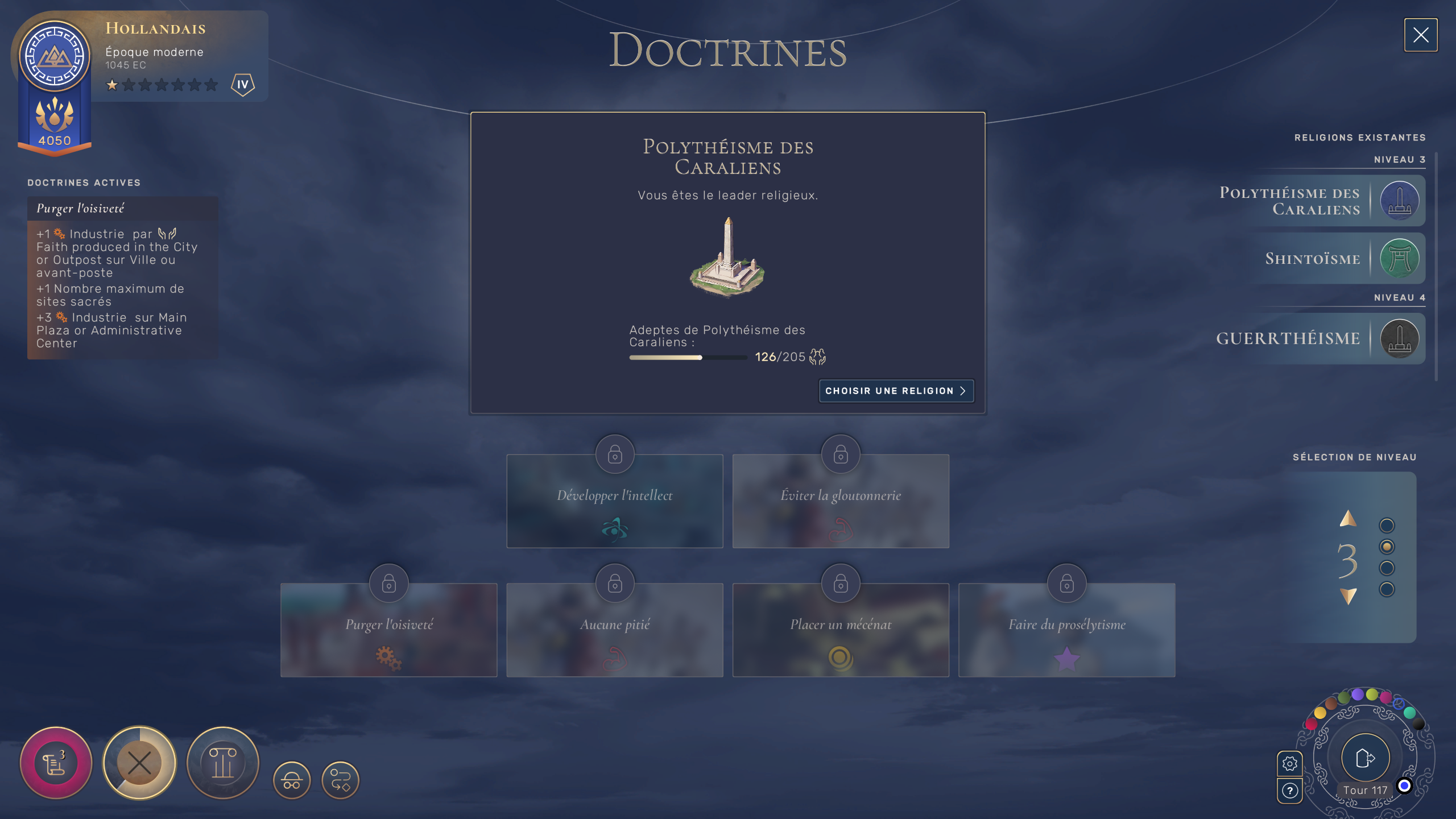Open the pink scroll notifications button
This screenshot has width=1456, height=819.
coord(56,763)
